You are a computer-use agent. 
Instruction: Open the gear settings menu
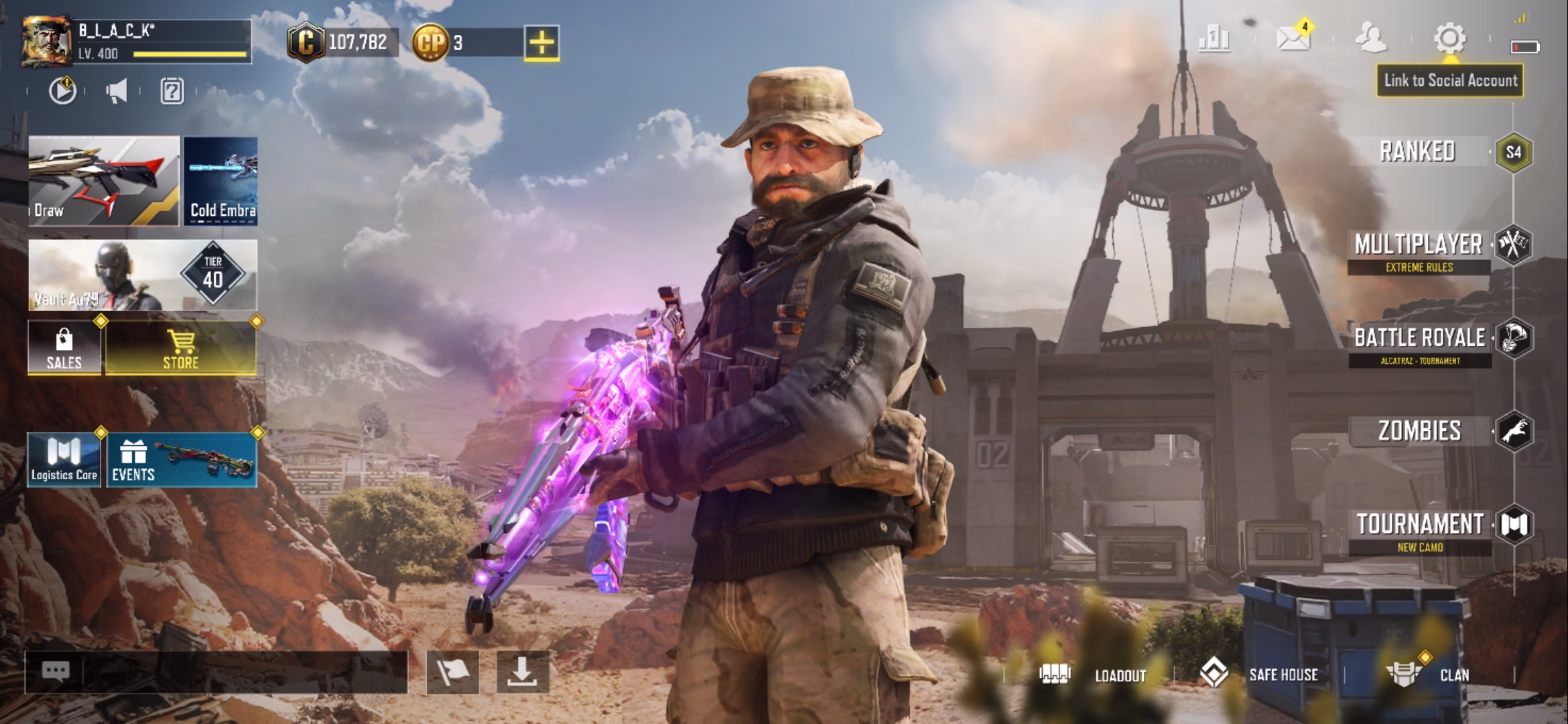click(1449, 38)
